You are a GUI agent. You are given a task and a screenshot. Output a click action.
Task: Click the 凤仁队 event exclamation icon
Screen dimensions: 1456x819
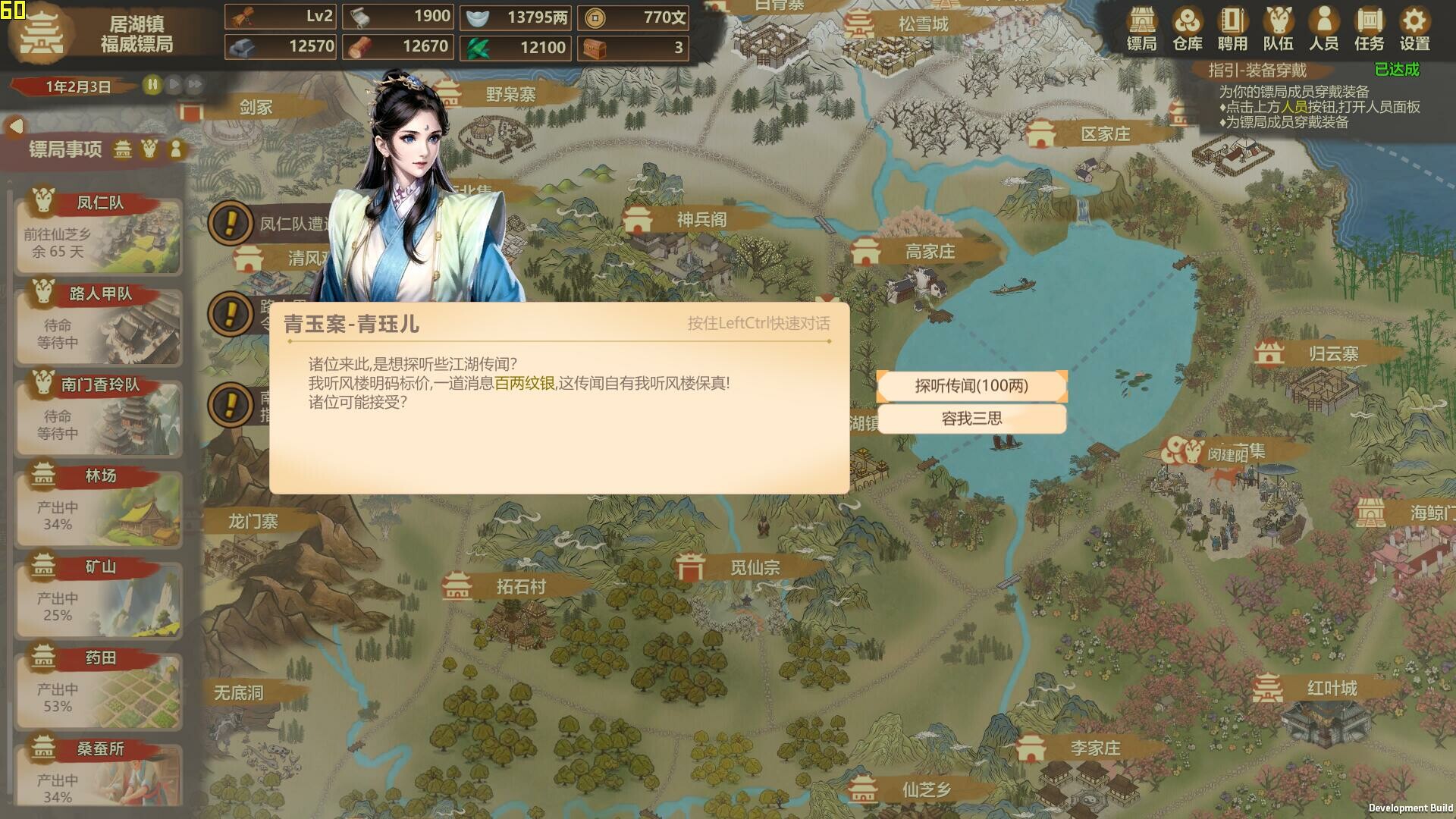(230, 224)
